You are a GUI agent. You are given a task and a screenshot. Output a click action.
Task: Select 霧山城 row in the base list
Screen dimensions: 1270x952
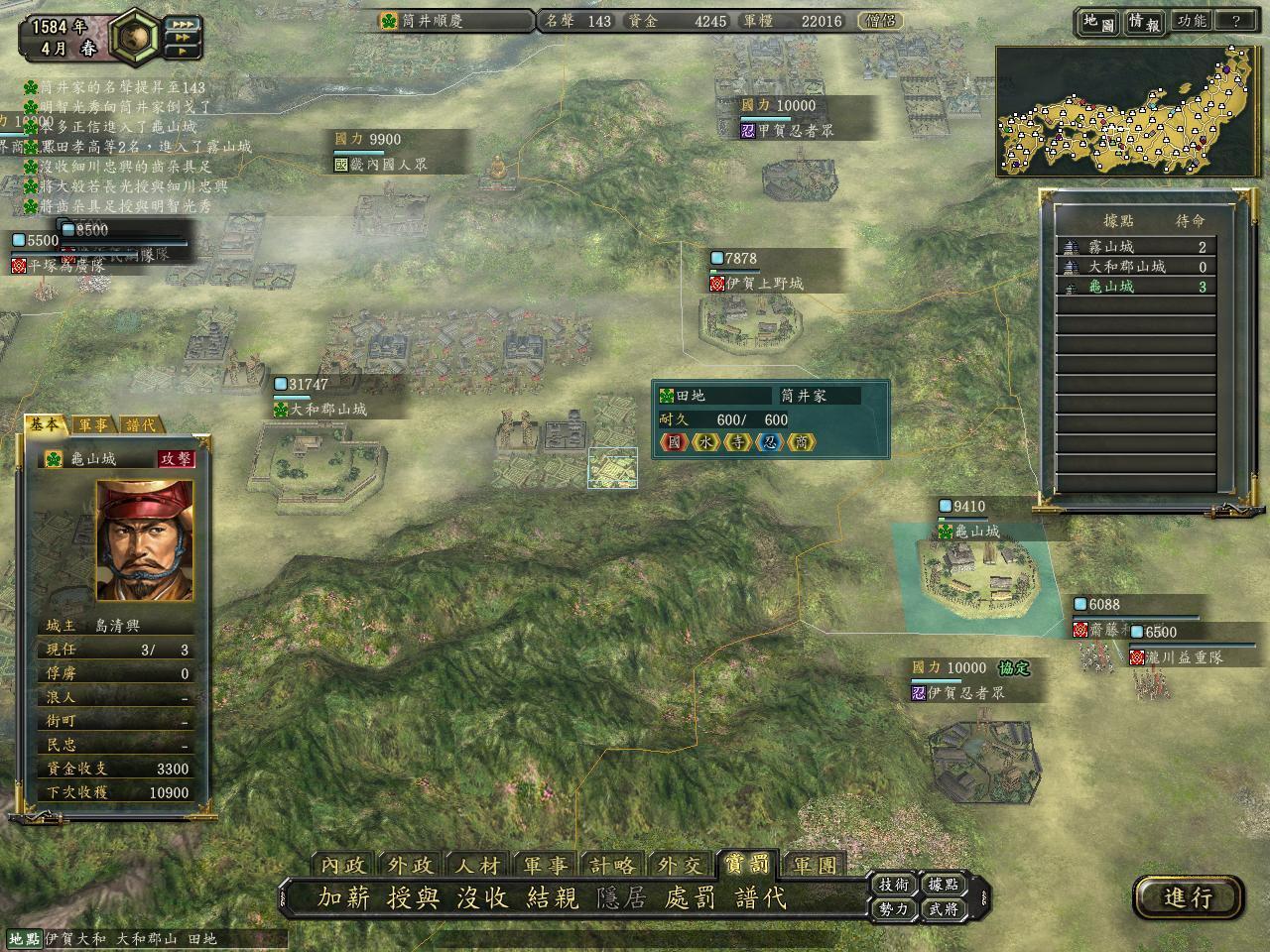point(1137,247)
